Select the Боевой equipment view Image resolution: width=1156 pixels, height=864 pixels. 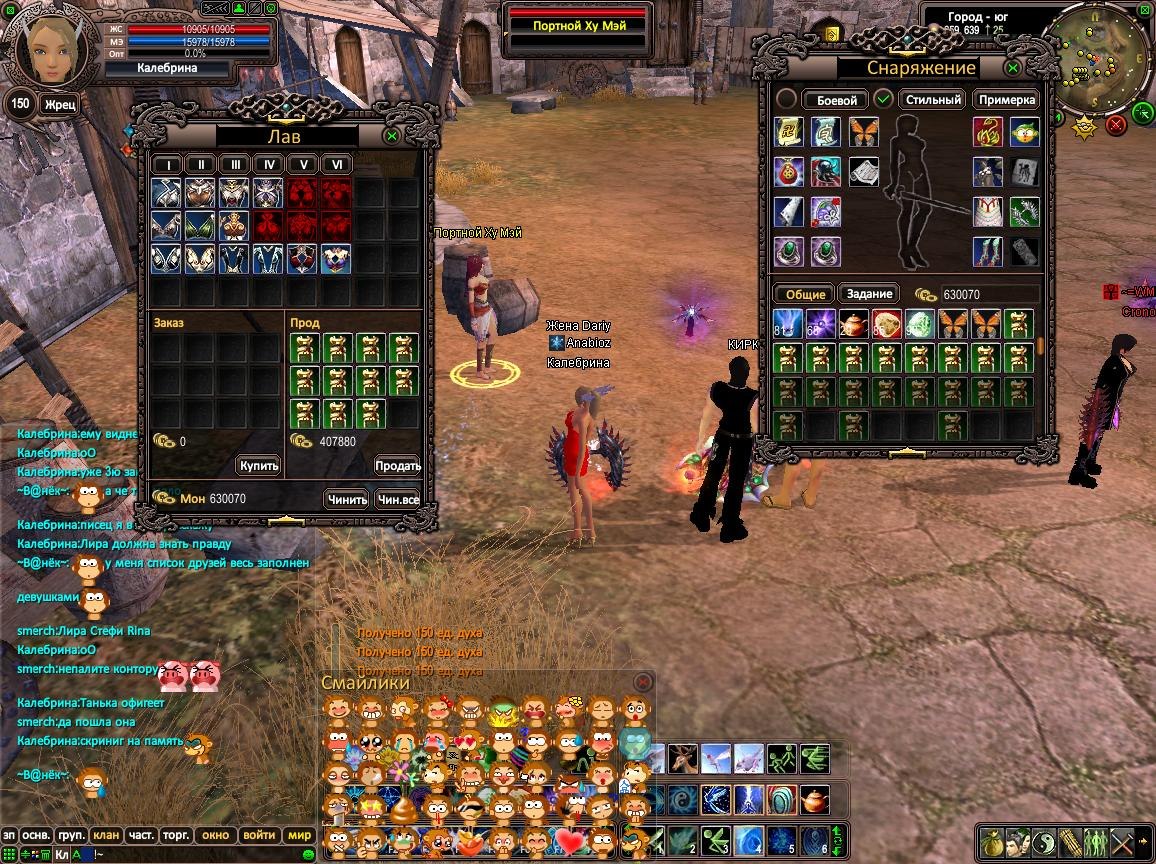[837, 100]
